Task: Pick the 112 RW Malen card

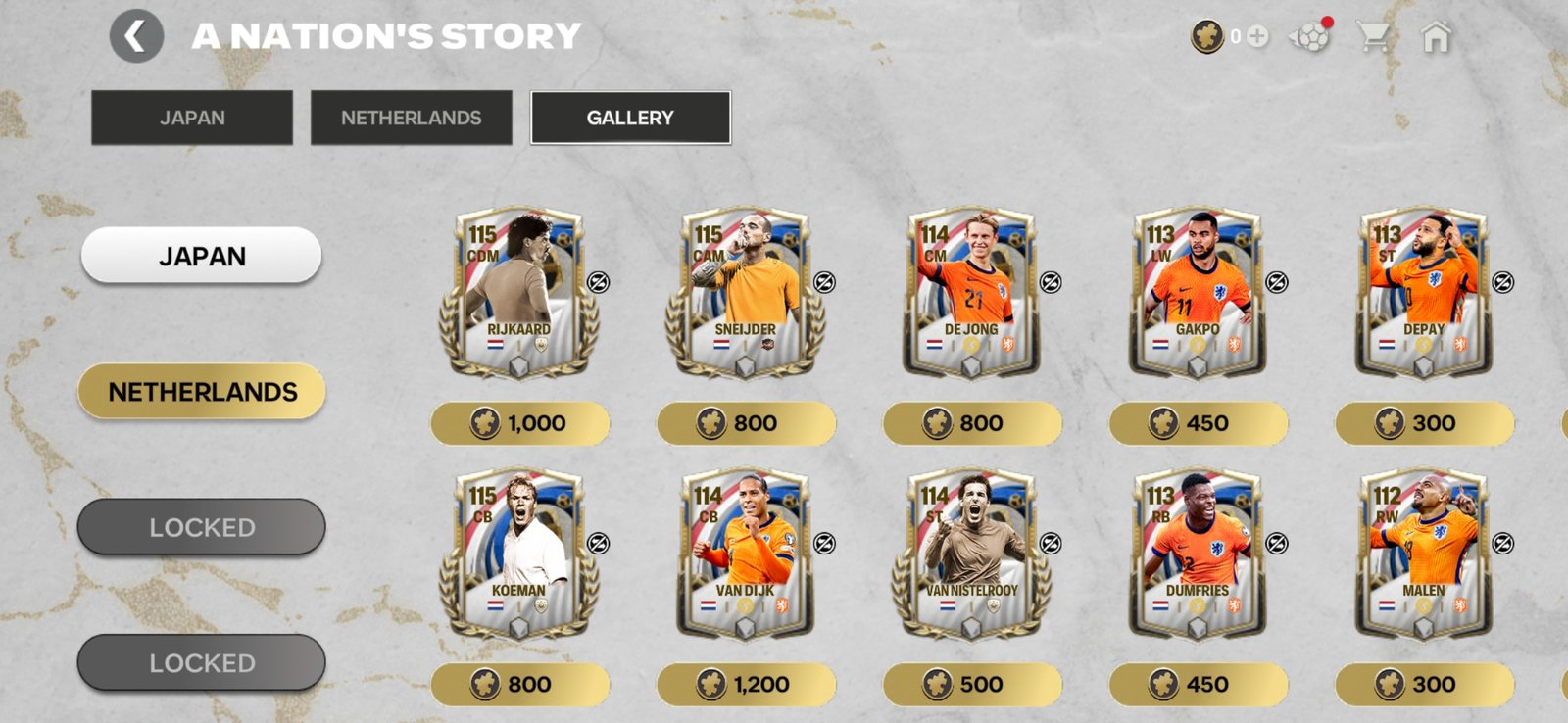Action: click(1423, 554)
